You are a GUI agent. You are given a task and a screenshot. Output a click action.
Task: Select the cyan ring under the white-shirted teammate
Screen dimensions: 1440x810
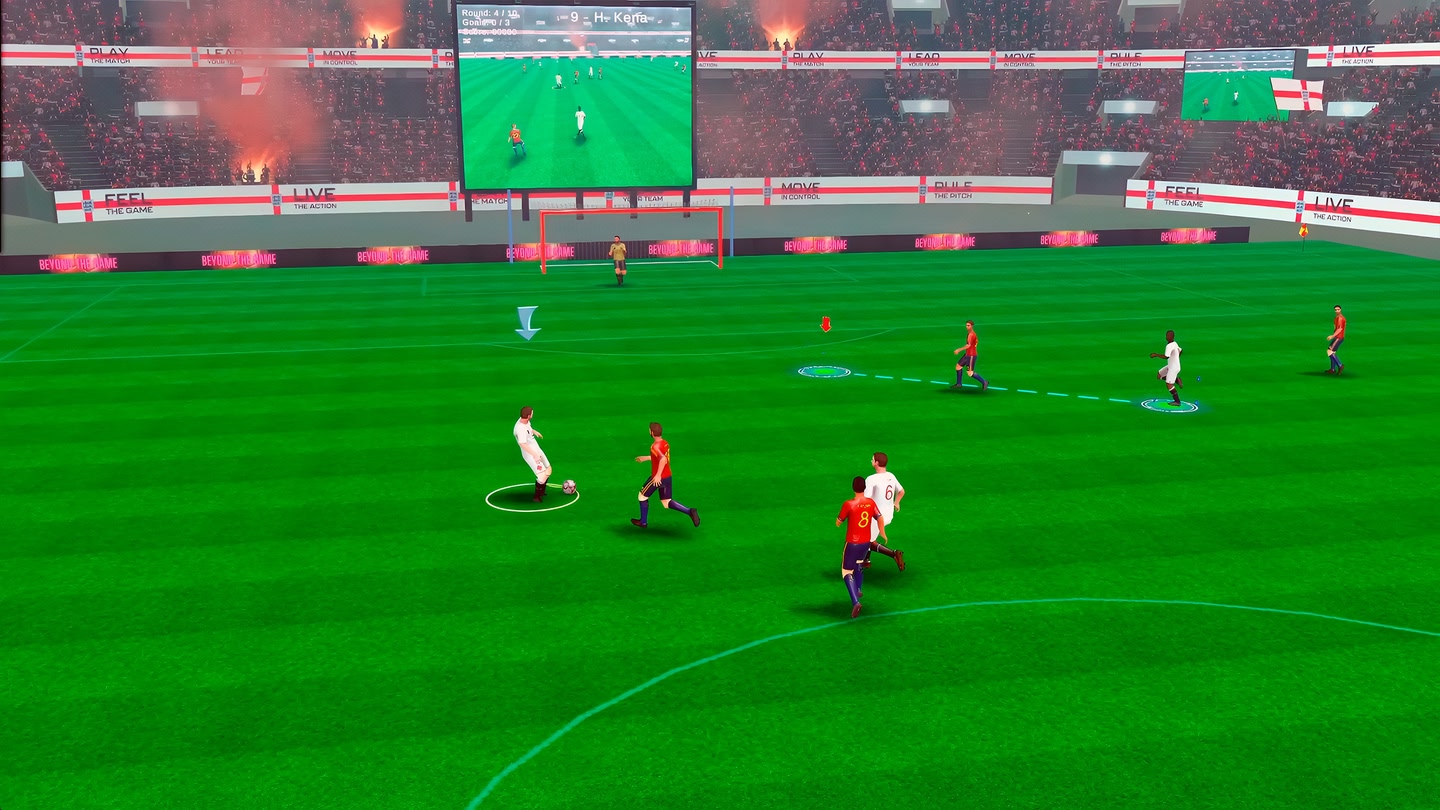(x=1169, y=405)
